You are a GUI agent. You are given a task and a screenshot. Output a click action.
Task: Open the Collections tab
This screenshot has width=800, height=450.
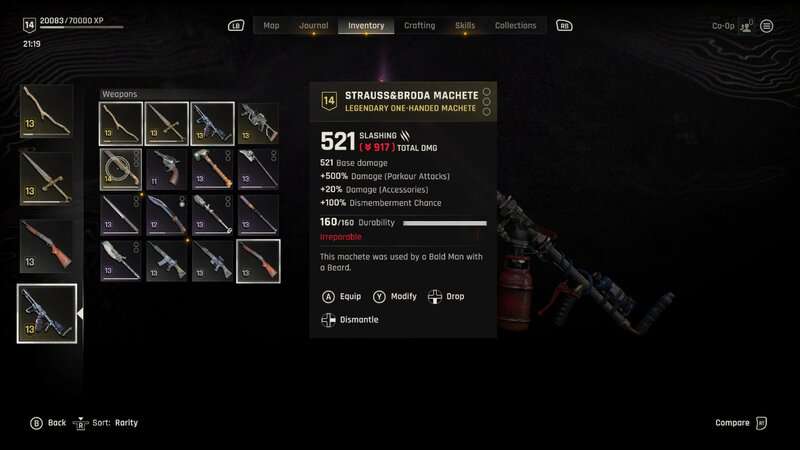pos(515,25)
